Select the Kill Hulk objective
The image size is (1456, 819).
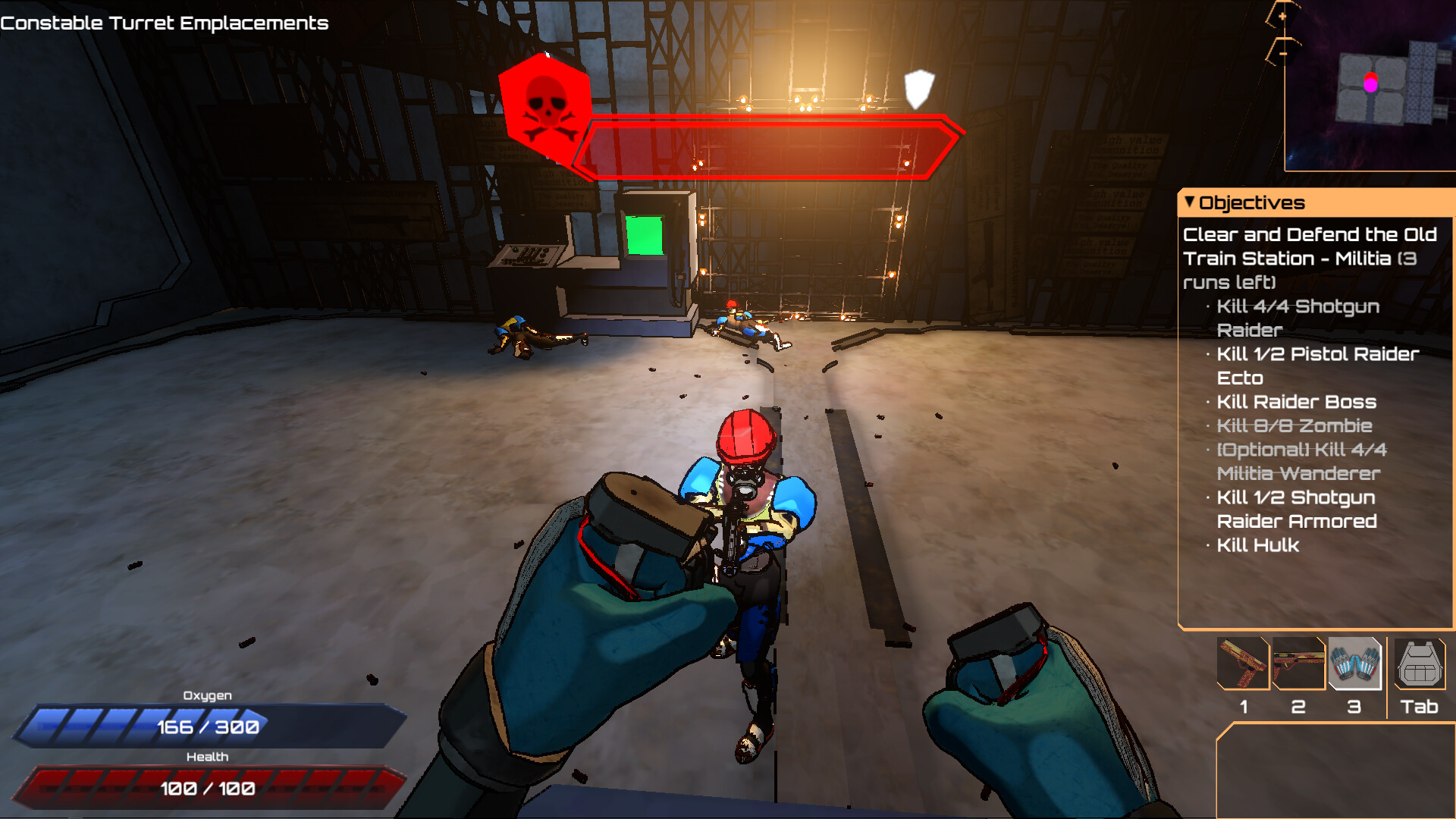(x=1257, y=545)
